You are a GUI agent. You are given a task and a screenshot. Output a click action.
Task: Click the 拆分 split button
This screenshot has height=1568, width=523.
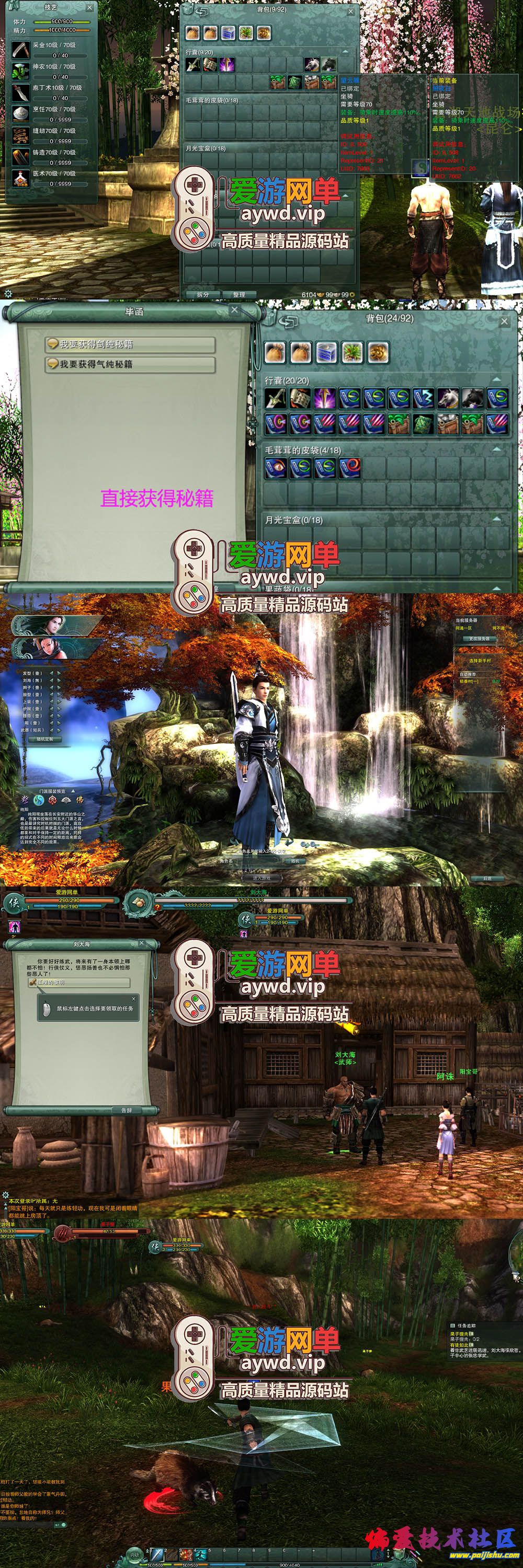click(203, 295)
